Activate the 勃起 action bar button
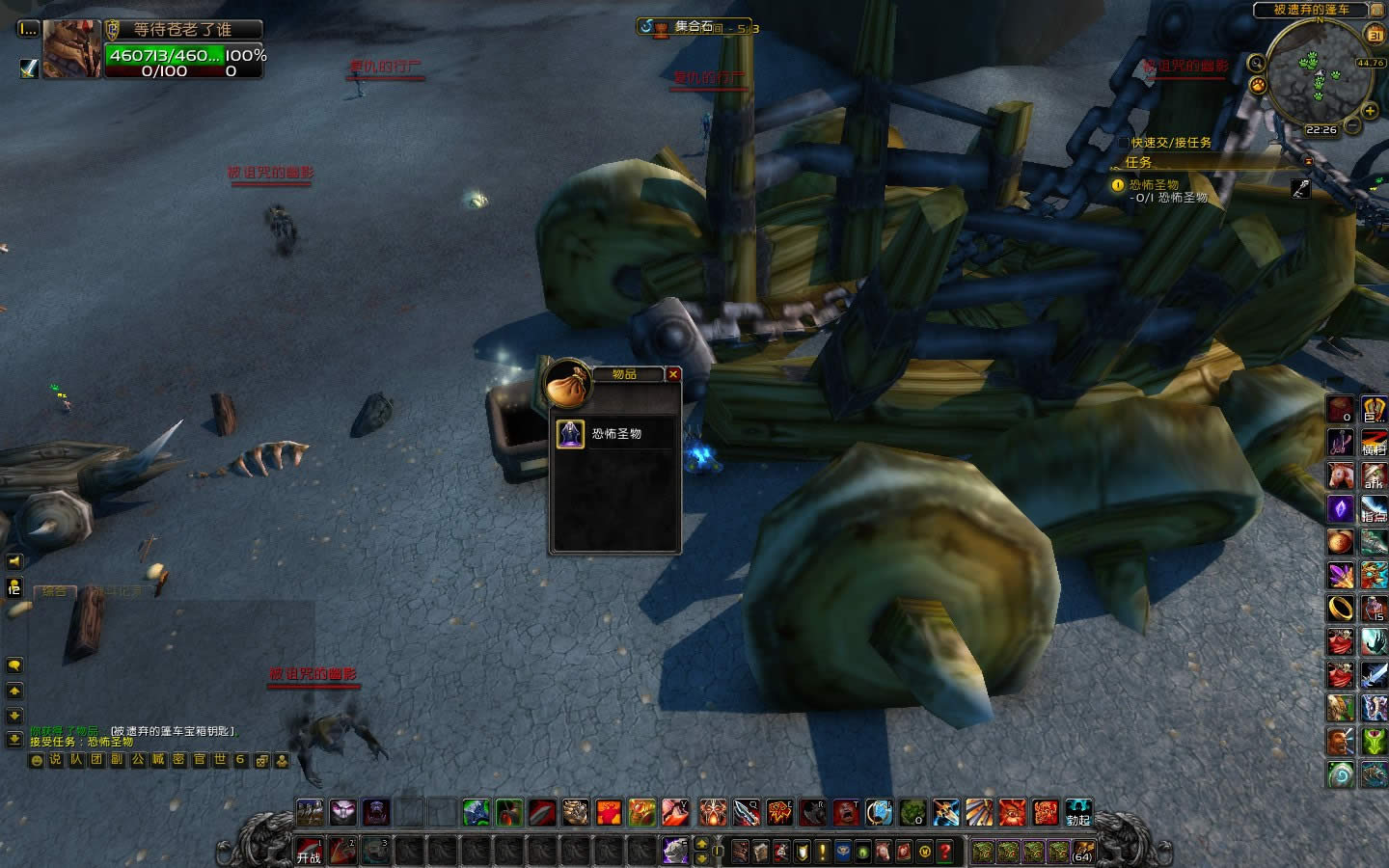This screenshot has width=1389, height=868. tap(1077, 813)
